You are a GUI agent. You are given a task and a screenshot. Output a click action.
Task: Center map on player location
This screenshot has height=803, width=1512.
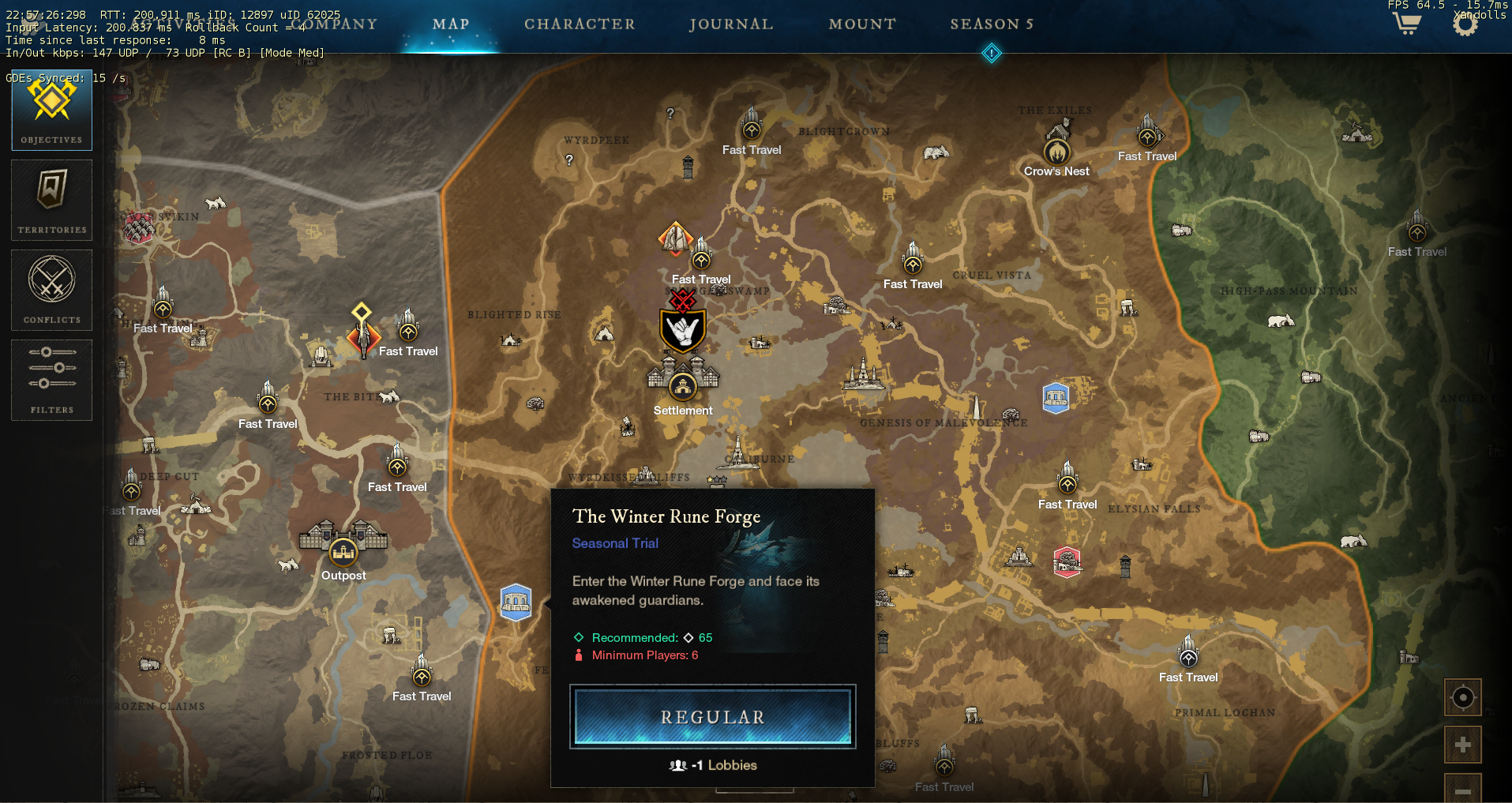click(1462, 698)
